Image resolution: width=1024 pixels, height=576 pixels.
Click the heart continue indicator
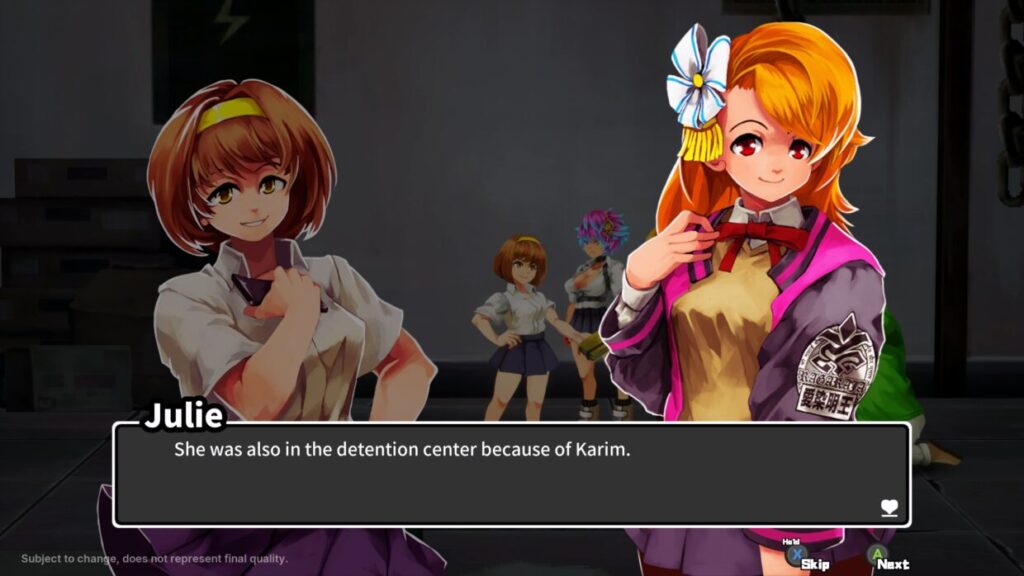[889, 507]
